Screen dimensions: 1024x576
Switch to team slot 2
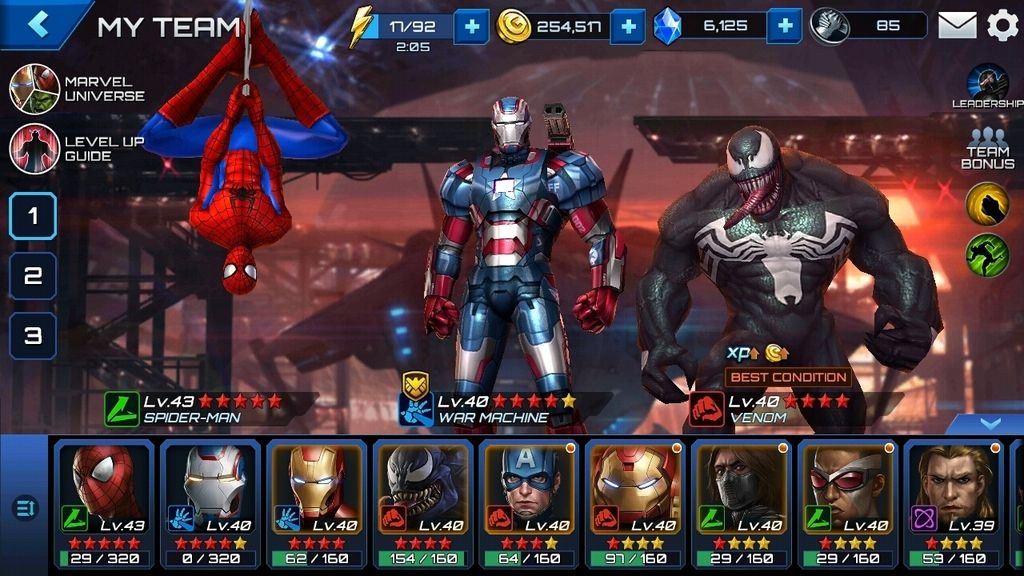[x=33, y=276]
